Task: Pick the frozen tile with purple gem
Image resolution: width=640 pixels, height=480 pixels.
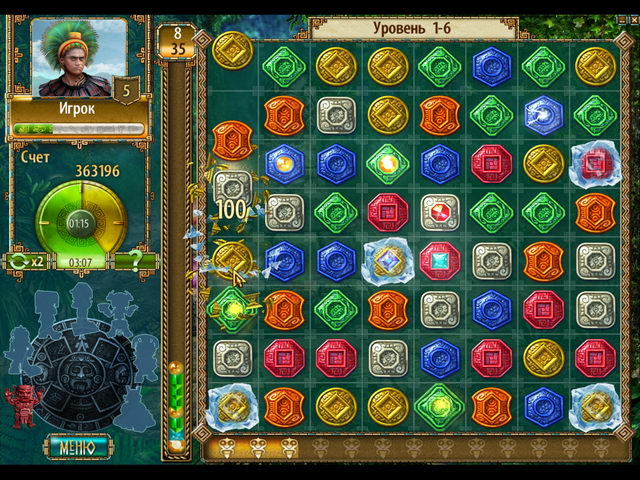Action: click(x=388, y=261)
